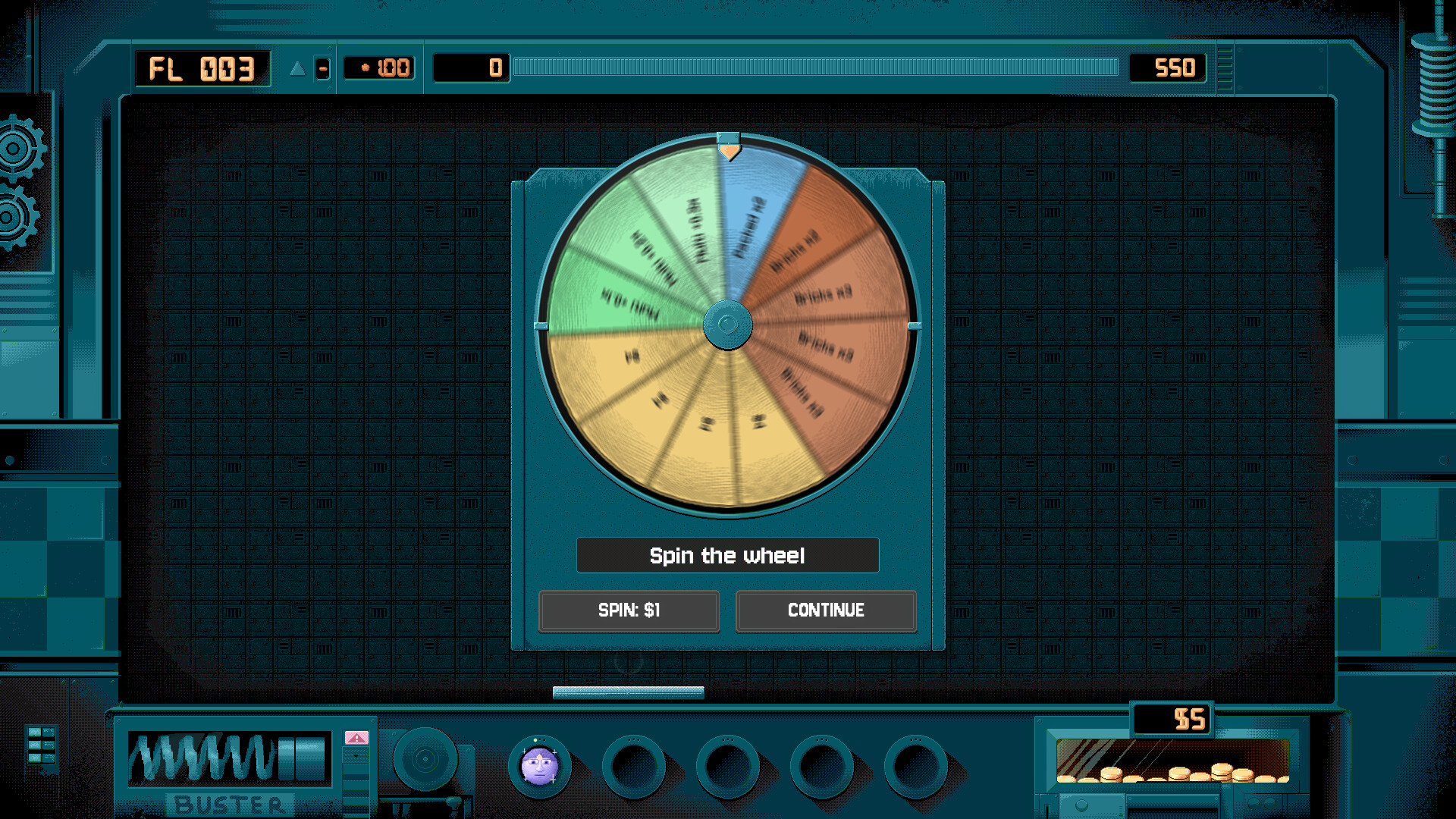Click the orange pointer atop the wheel
This screenshot has width=1456, height=819.
730,152
